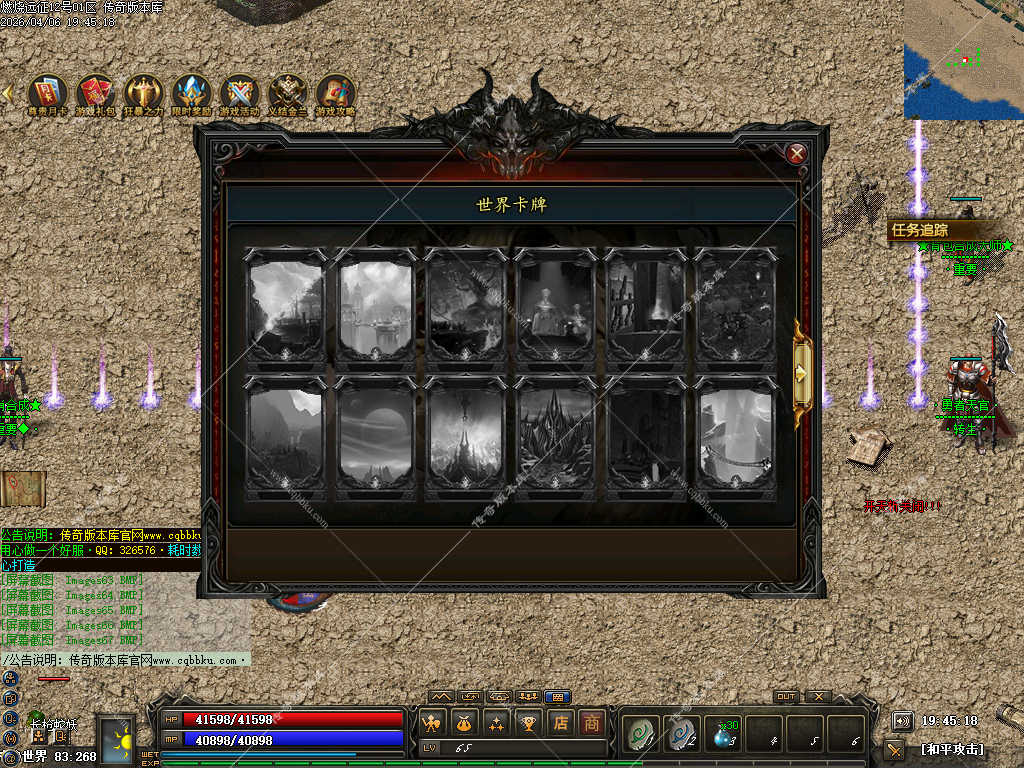Open the 狂暴之力 icon
Image resolution: width=1024 pixels, height=768 pixels.
(x=143, y=92)
